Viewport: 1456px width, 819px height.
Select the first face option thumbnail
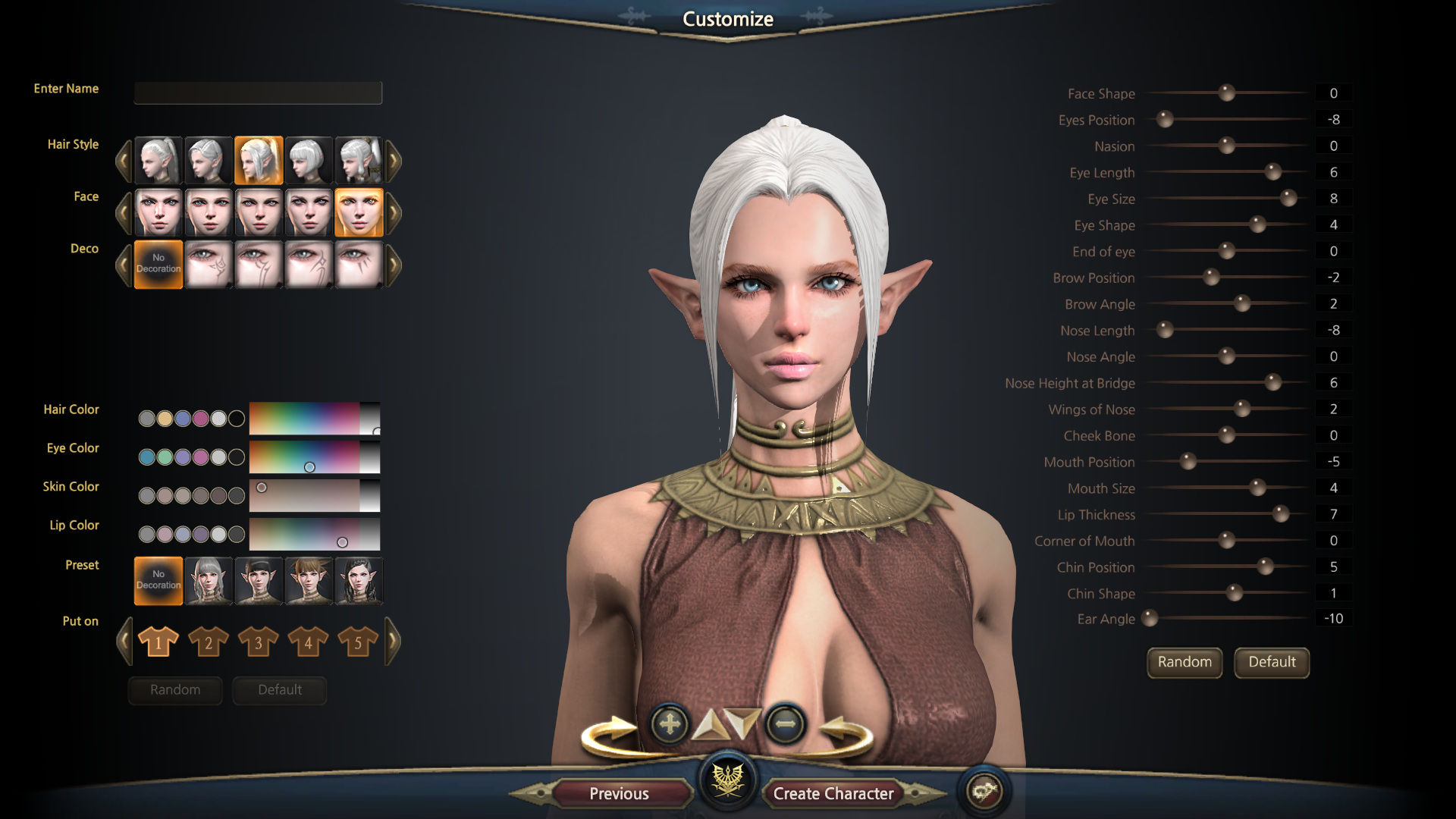[x=158, y=212]
